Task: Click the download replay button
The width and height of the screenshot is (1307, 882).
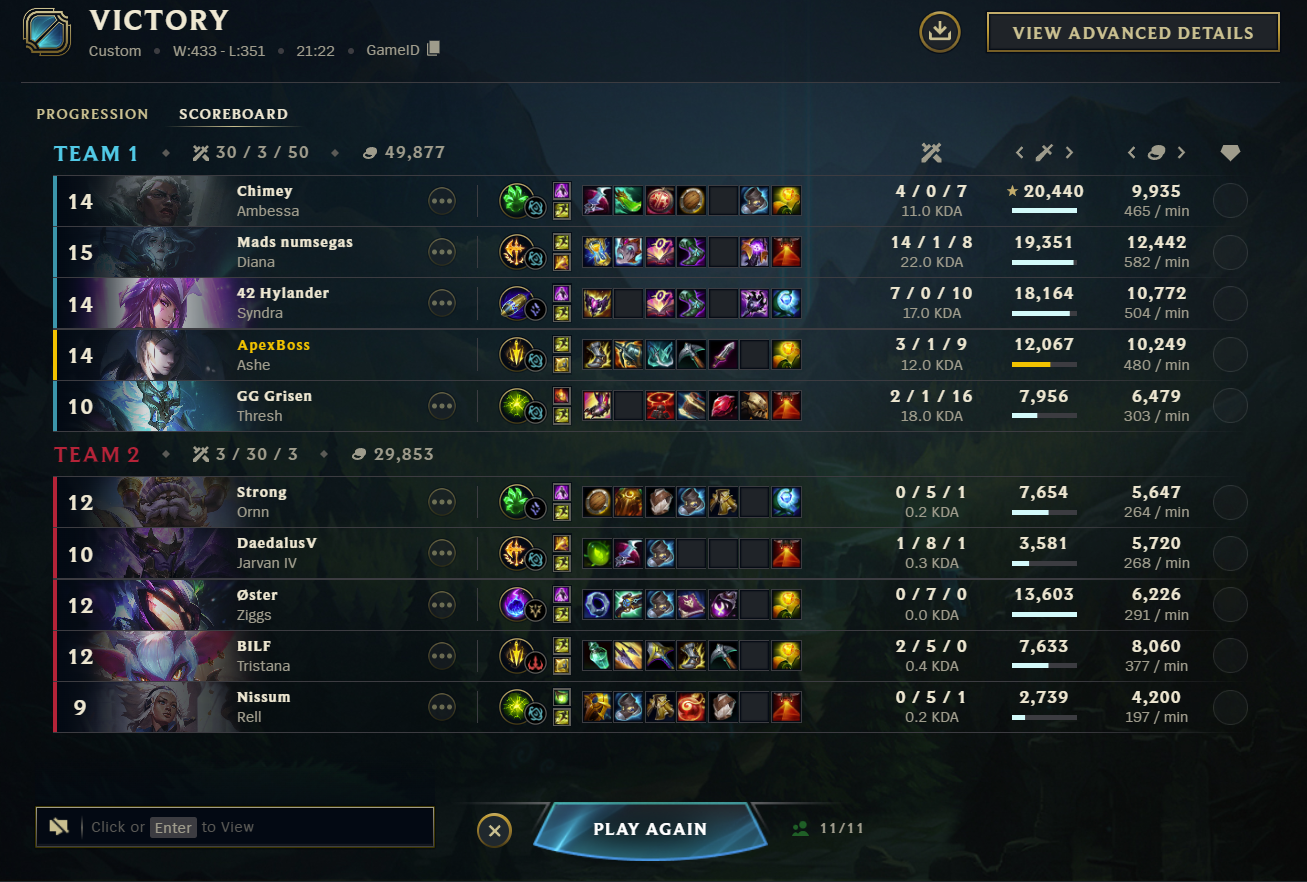Action: coord(939,32)
